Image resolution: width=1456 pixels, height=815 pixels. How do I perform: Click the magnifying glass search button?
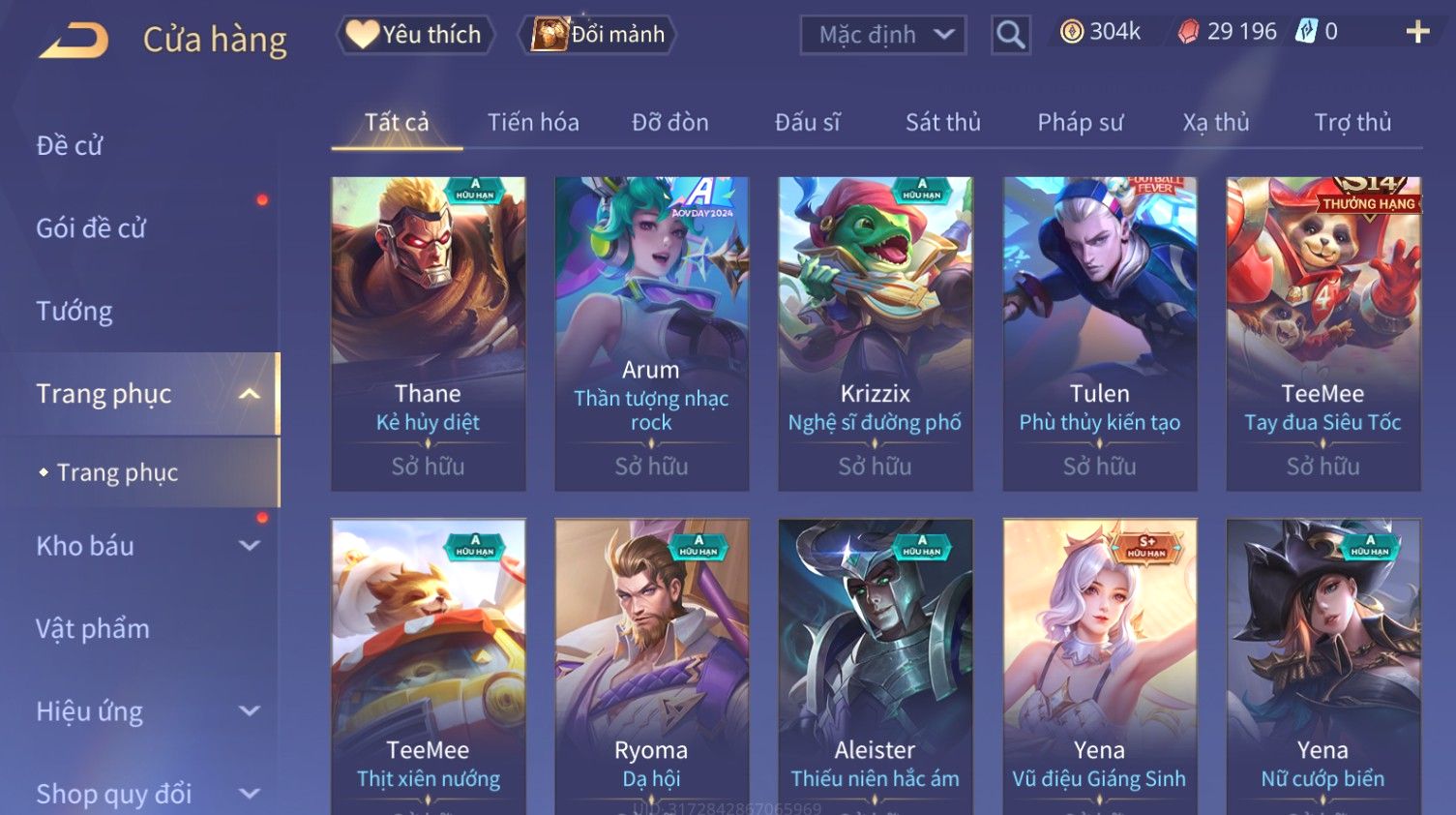pos(1010,35)
